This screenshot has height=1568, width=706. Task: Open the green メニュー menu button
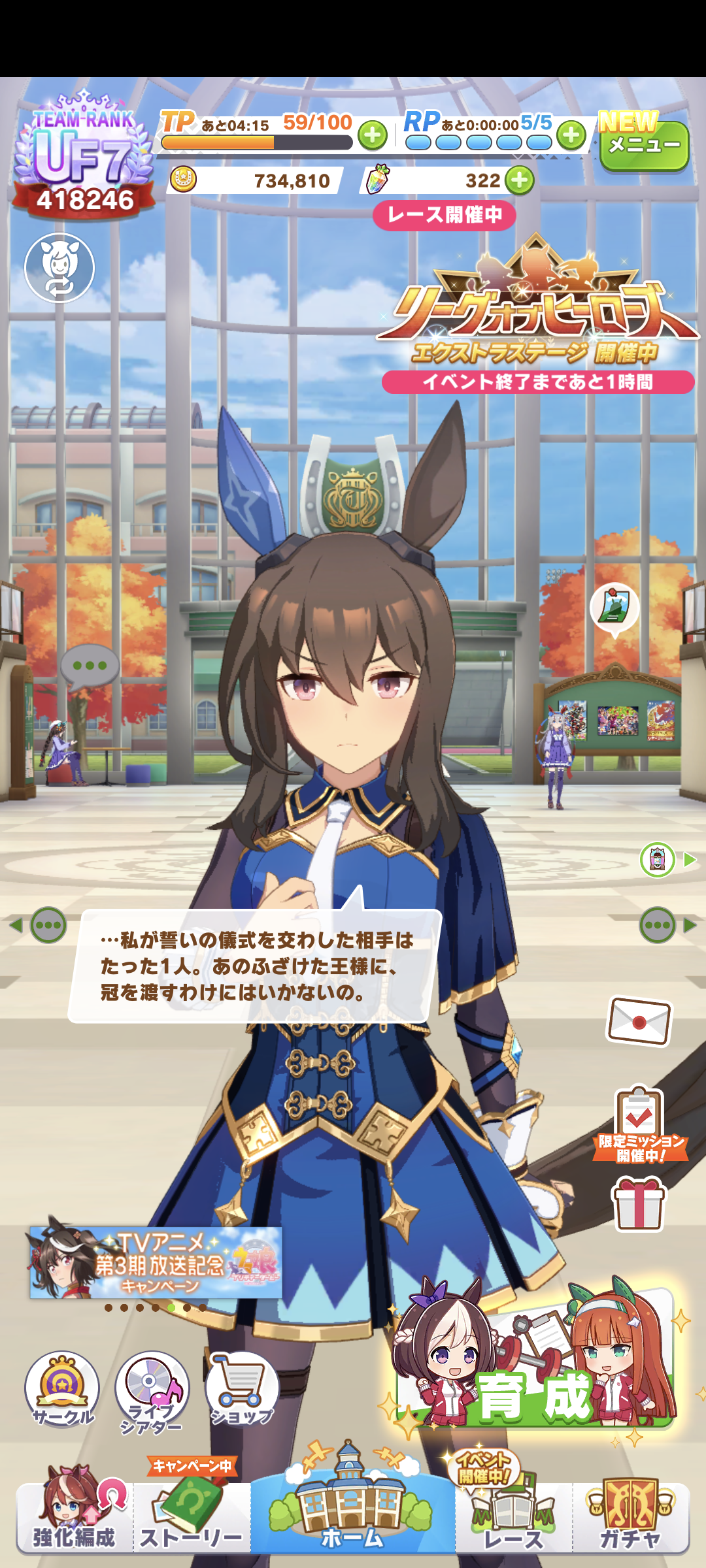coord(644,145)
